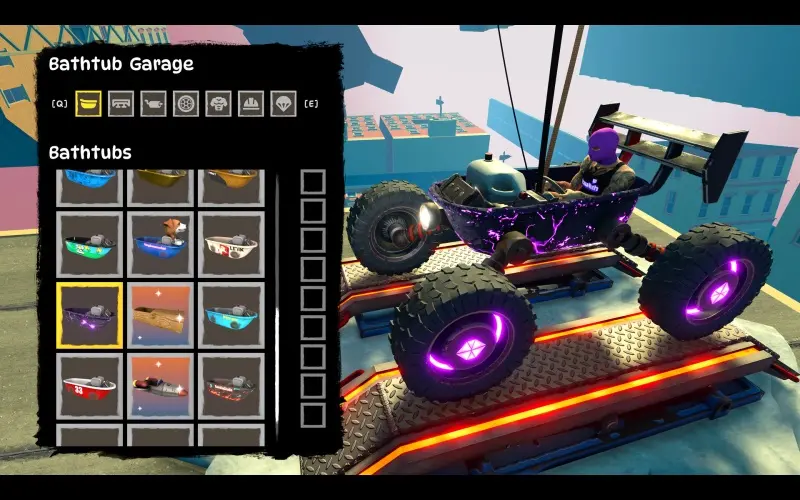Select the yellow bathtub category tab

click(90, 103)
